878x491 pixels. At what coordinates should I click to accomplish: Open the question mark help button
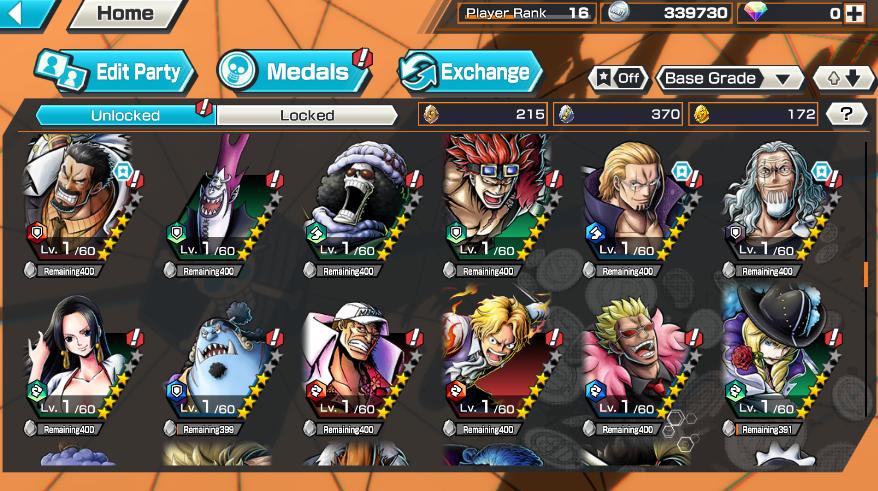(x=846, y=114)
